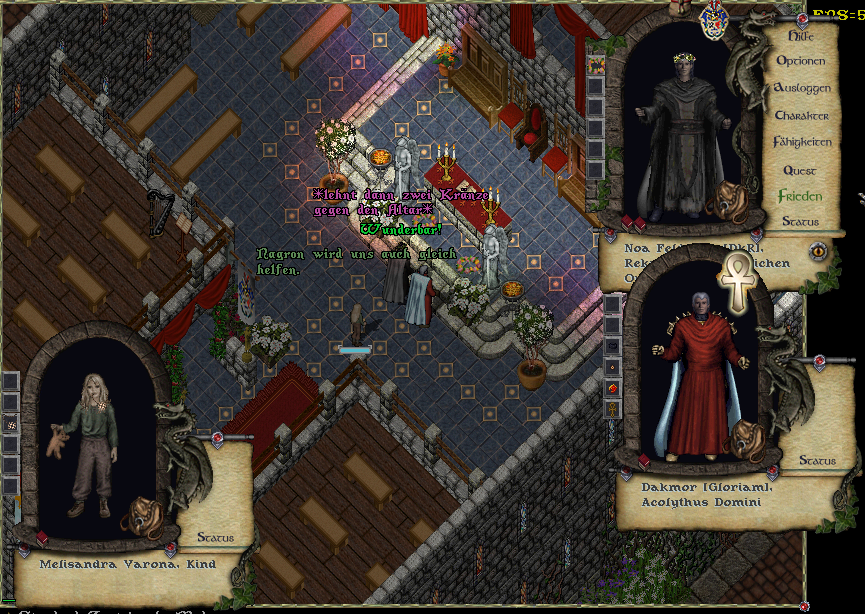Open the Fähigkeiten skills list
The image size is (865, 614).
802,143
